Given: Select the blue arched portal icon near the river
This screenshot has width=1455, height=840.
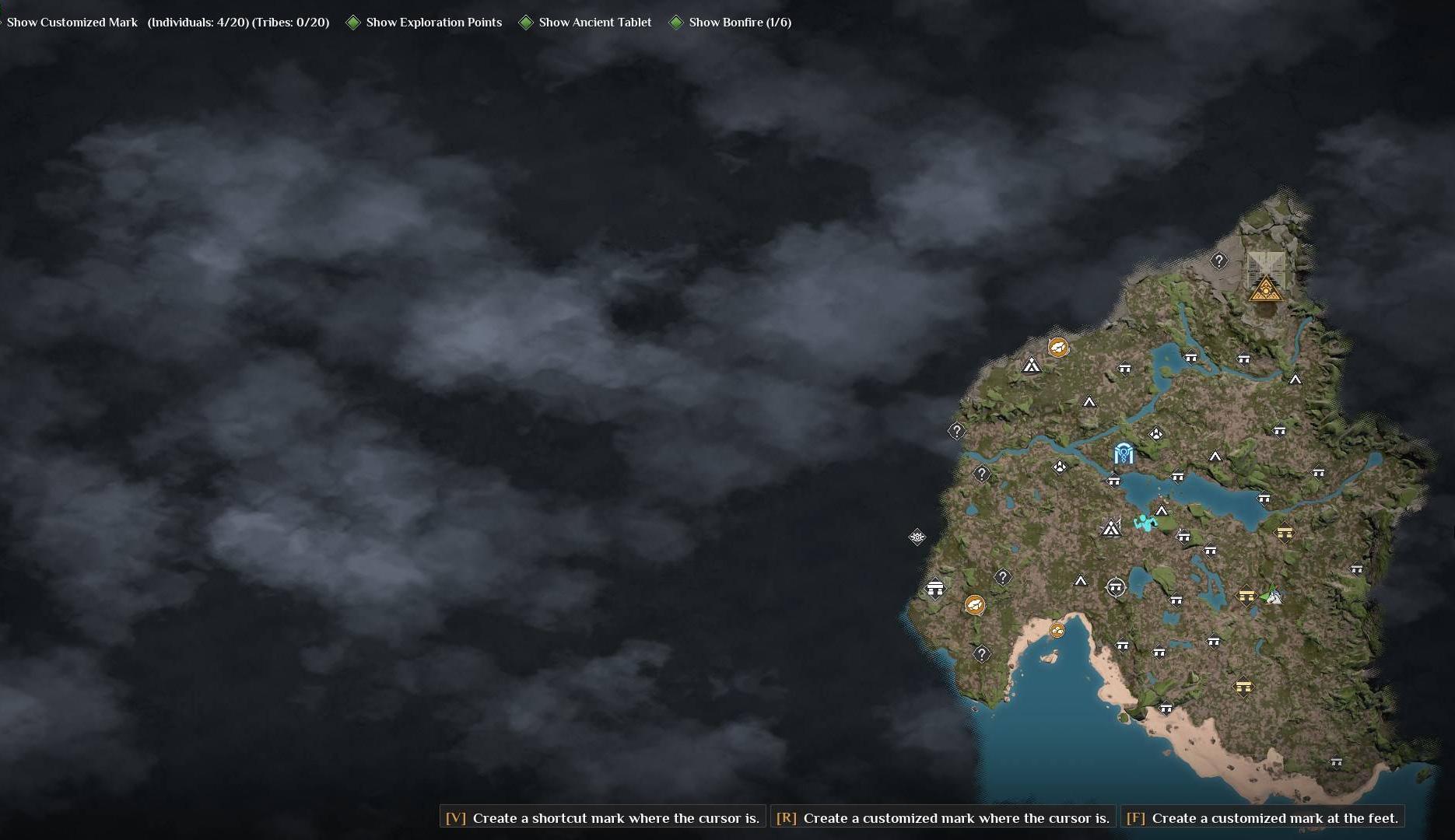Looking at the screenshot, I should coord(1123,454).
